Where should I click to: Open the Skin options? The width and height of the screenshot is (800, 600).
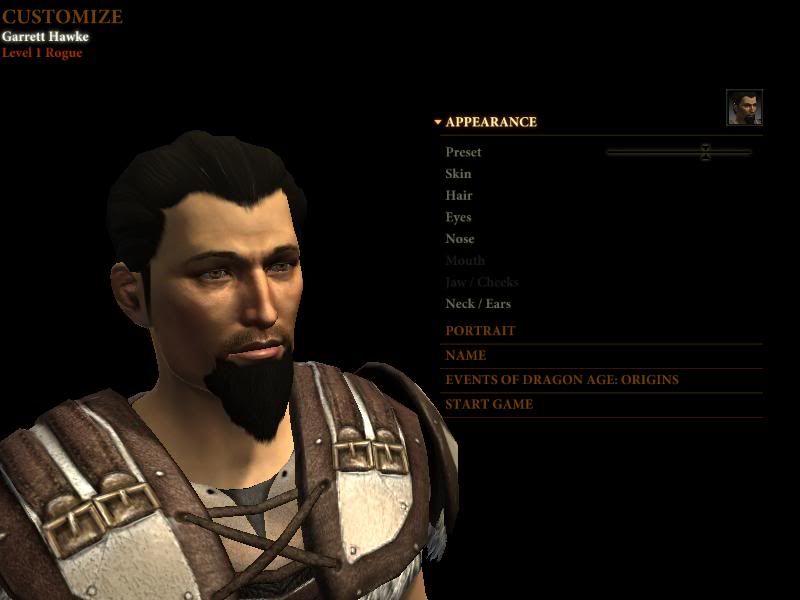pos(458,174)
